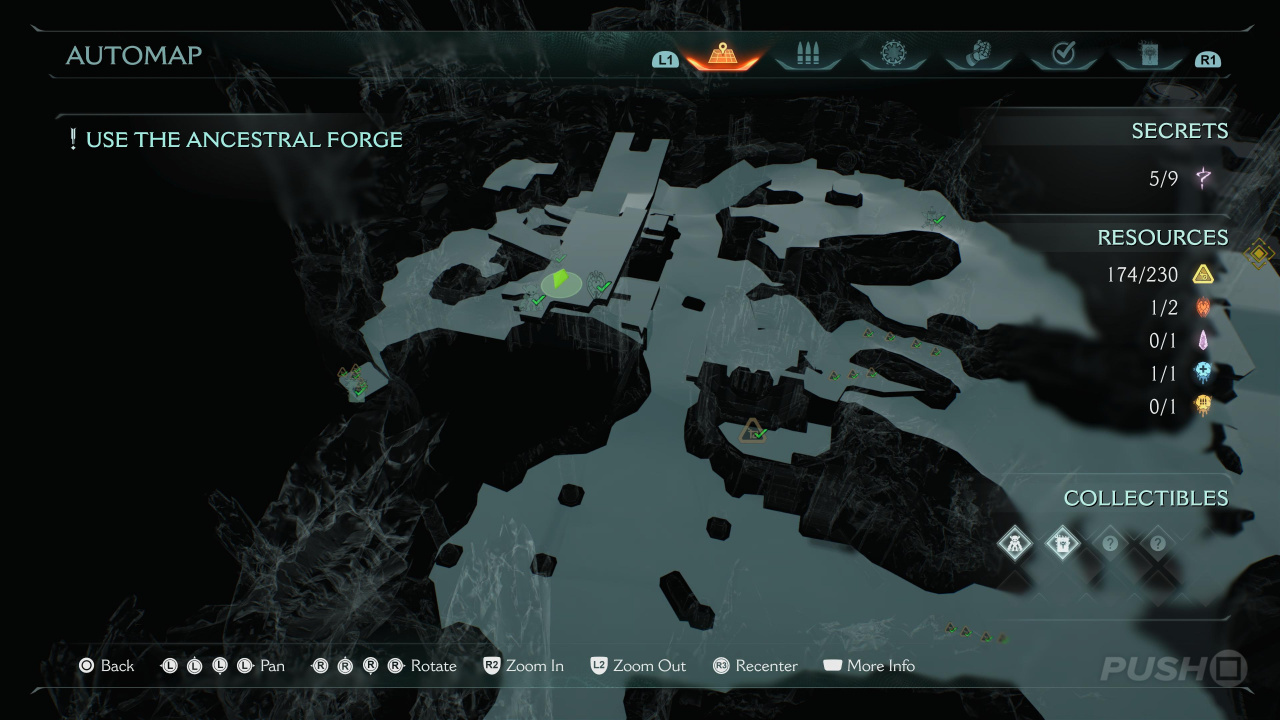Image resolution: width=1280 pixels, height=720 pixels.
Task: Switch to the ammo bullets tab
Action: (807, 55)
